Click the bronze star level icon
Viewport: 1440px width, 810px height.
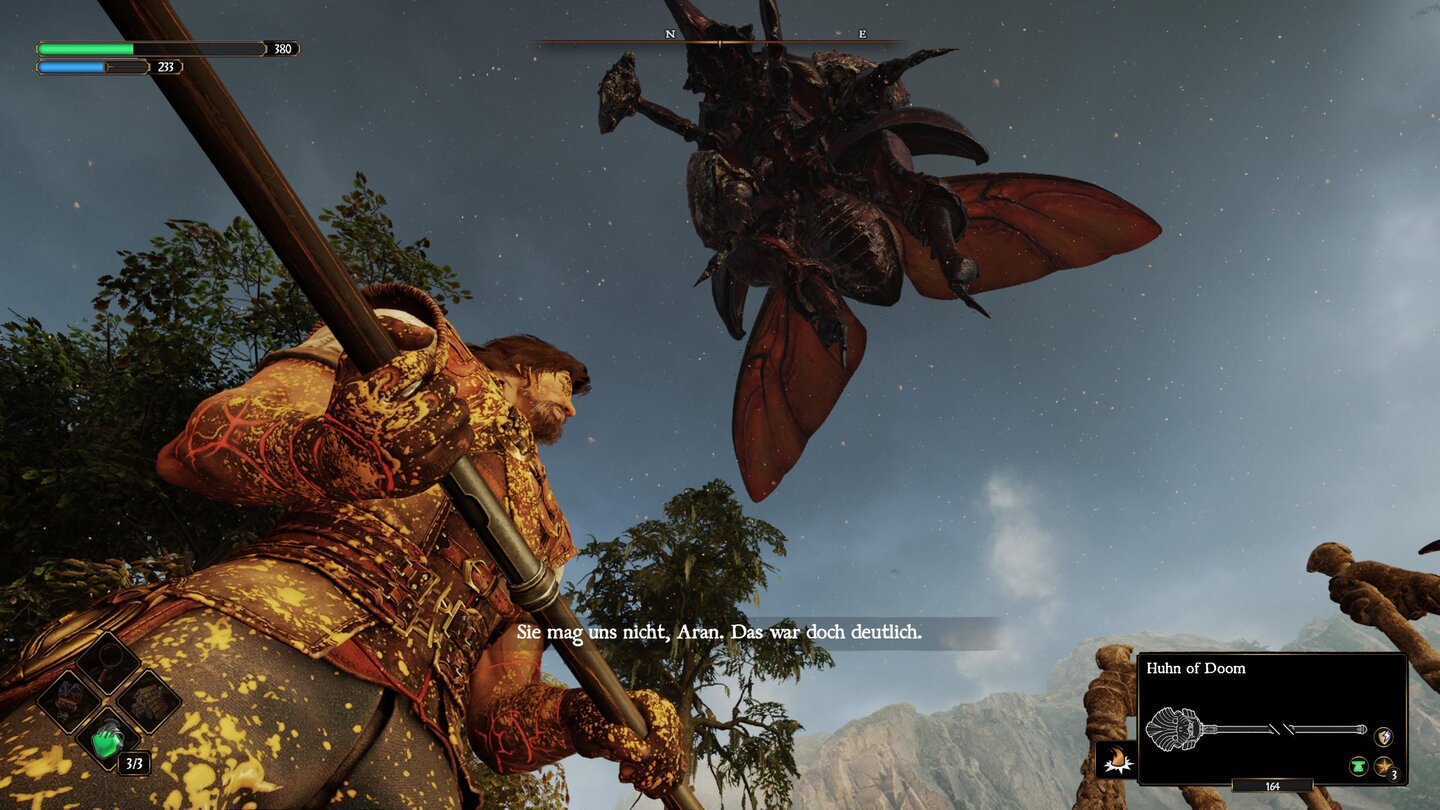coord(1384,766)
